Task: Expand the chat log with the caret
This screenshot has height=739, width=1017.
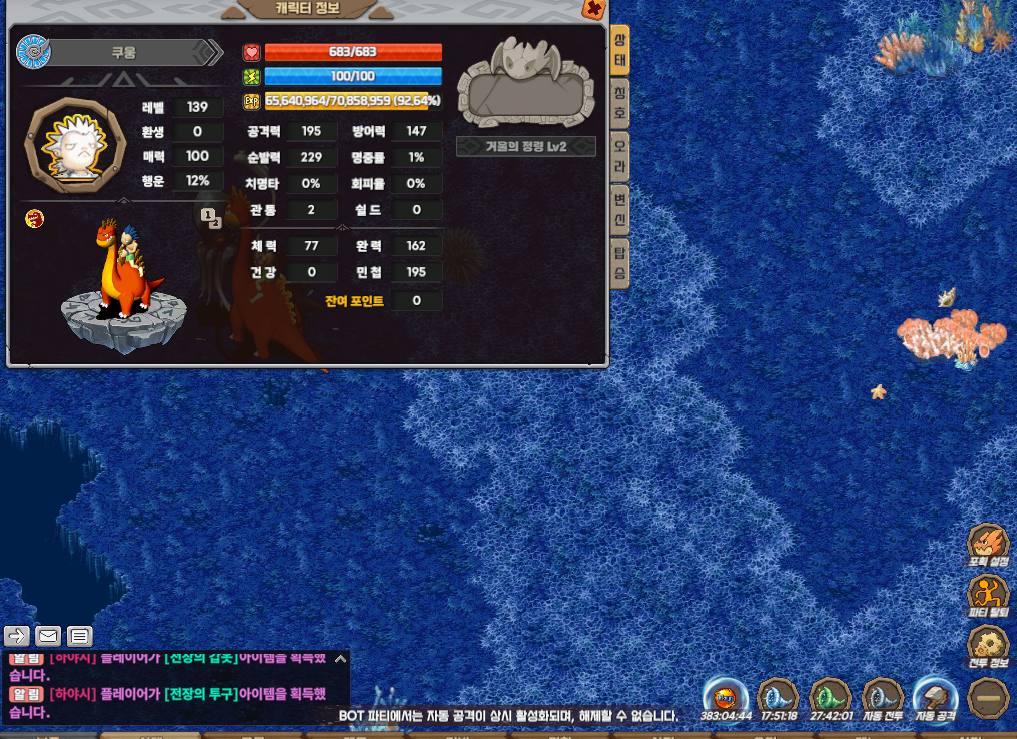Action: pyautogui.click(x=340, y=659)
